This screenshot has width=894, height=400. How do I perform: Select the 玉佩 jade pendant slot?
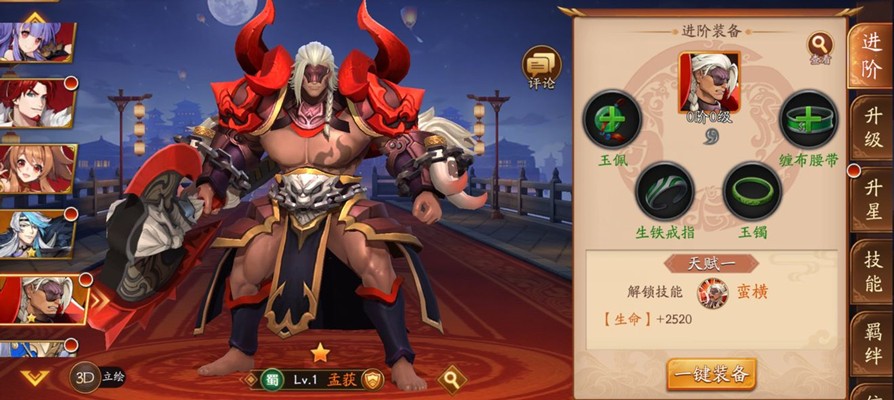[x=611, y=119]
